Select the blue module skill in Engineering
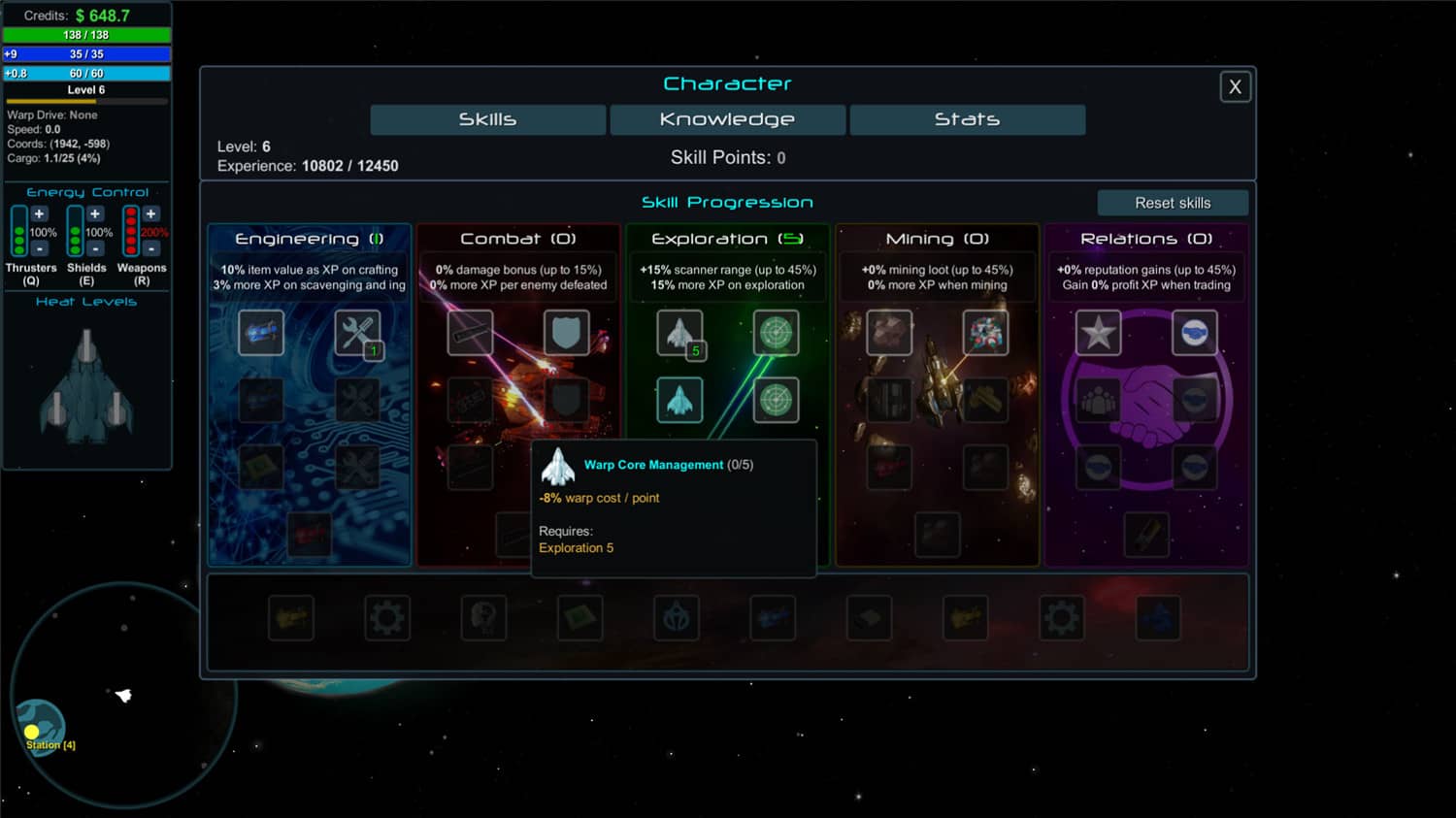The image size is (1456, 818). pos(261,333)
